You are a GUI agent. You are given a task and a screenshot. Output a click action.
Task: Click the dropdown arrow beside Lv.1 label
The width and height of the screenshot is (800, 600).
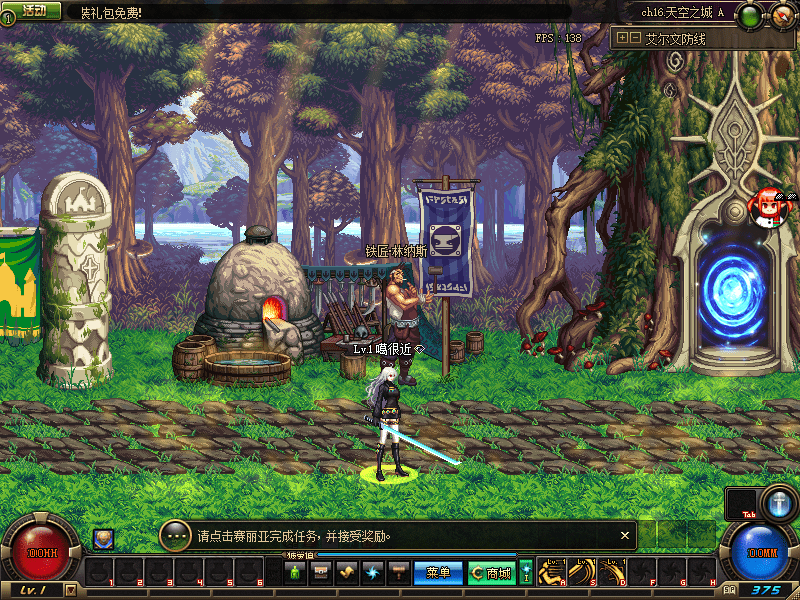pyautogui.click(x=70, y=590)
